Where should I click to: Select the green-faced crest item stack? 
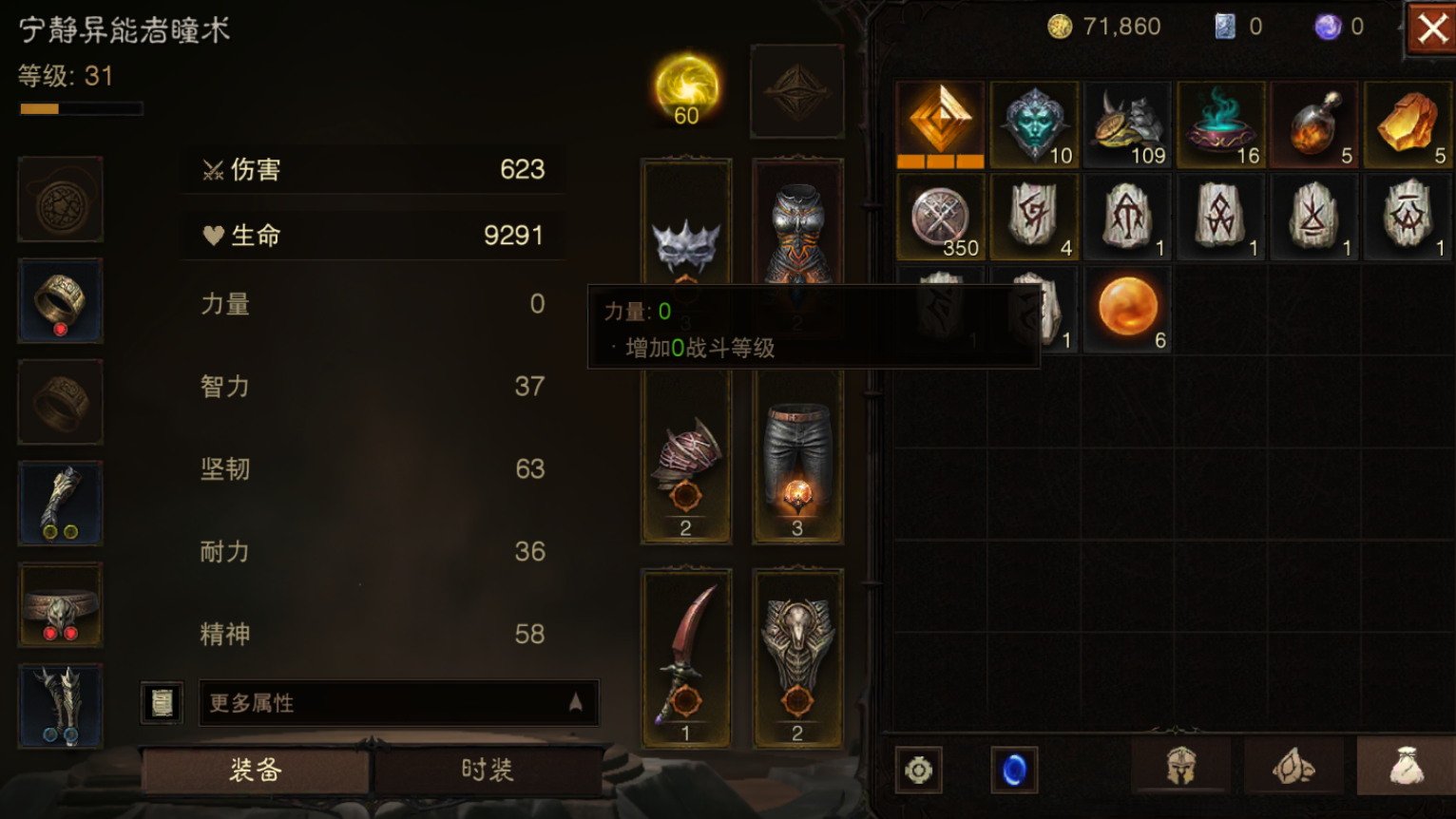(1034, 124)
